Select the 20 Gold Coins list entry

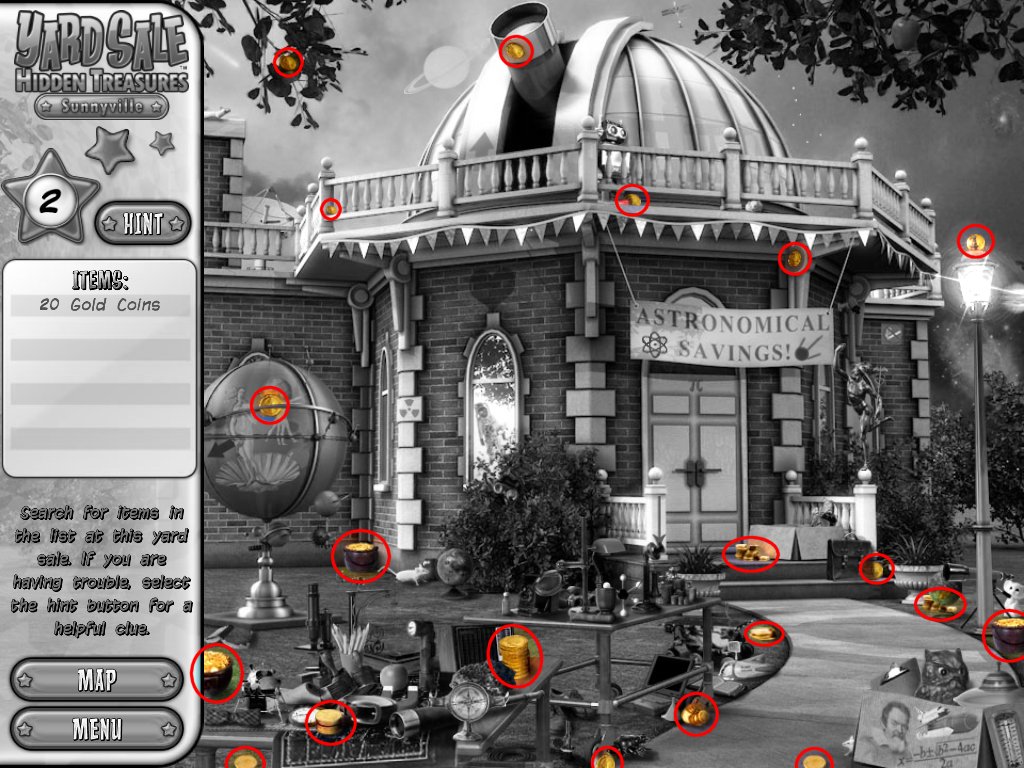pos(100,305)
